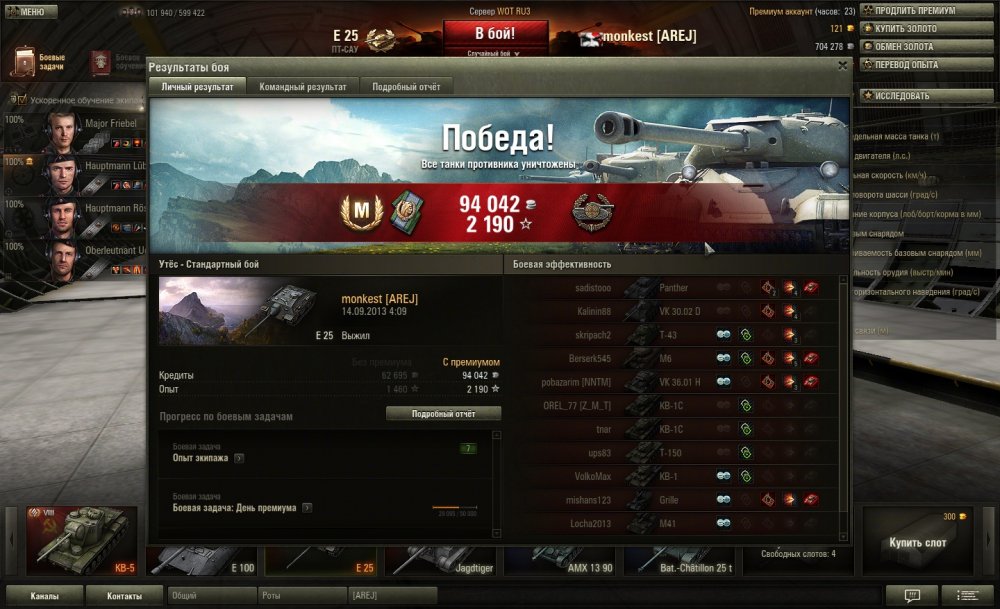Open Перевод опыта

[x=913, y=65]
